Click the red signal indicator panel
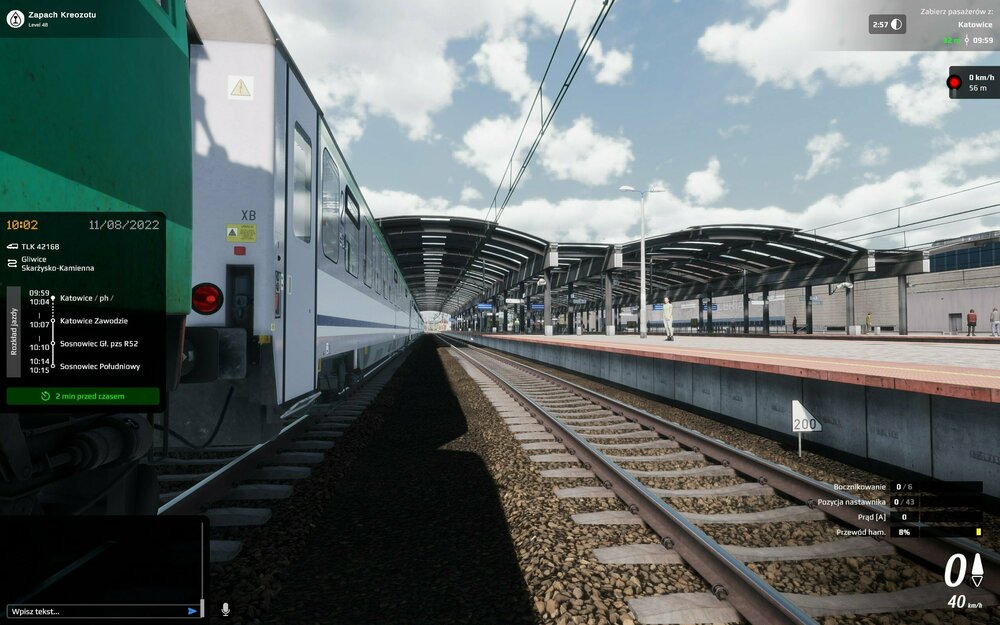 click(x=972, y=83)
